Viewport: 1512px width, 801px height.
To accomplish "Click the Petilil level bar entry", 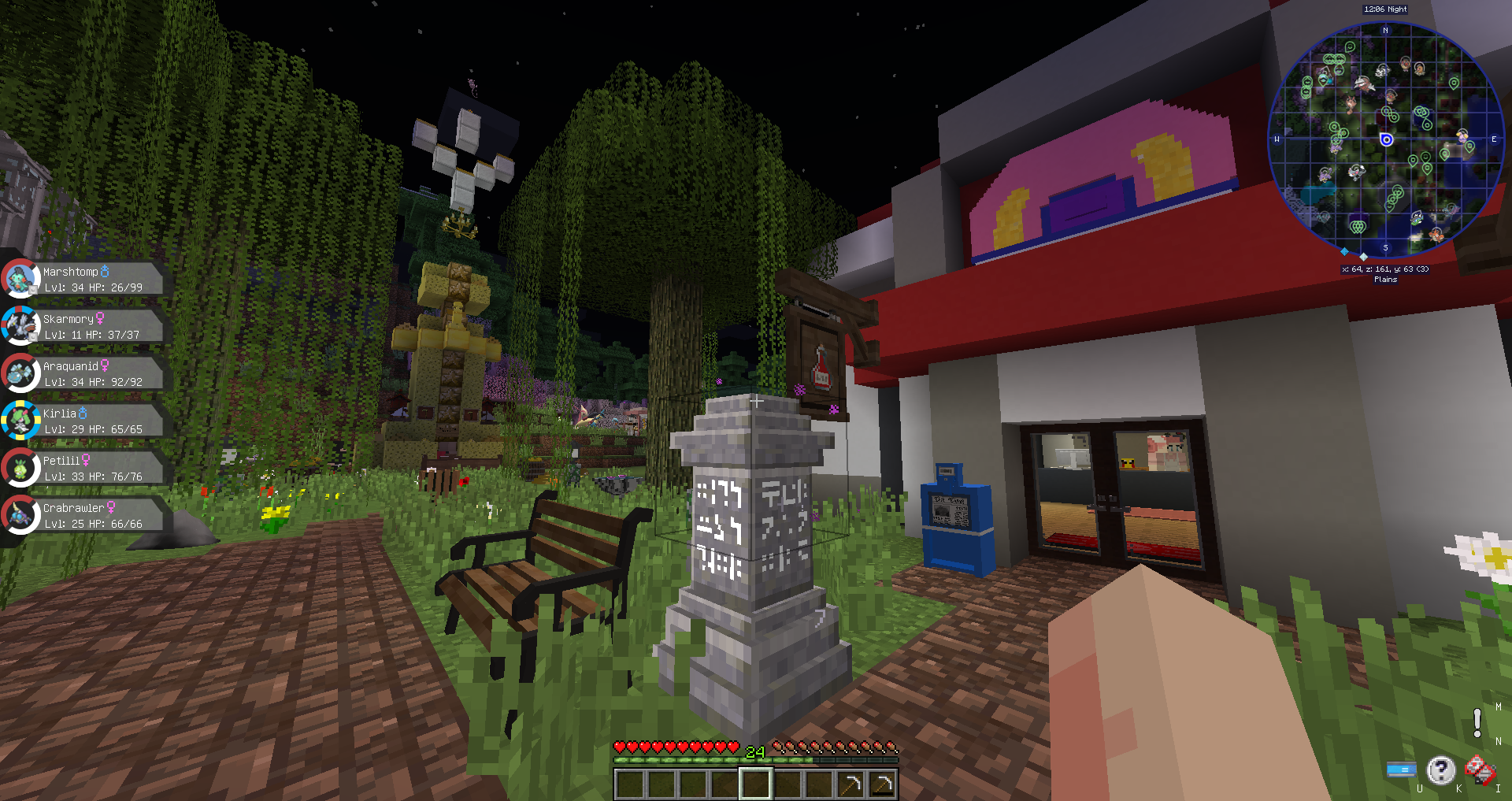I will coord(91,476).
